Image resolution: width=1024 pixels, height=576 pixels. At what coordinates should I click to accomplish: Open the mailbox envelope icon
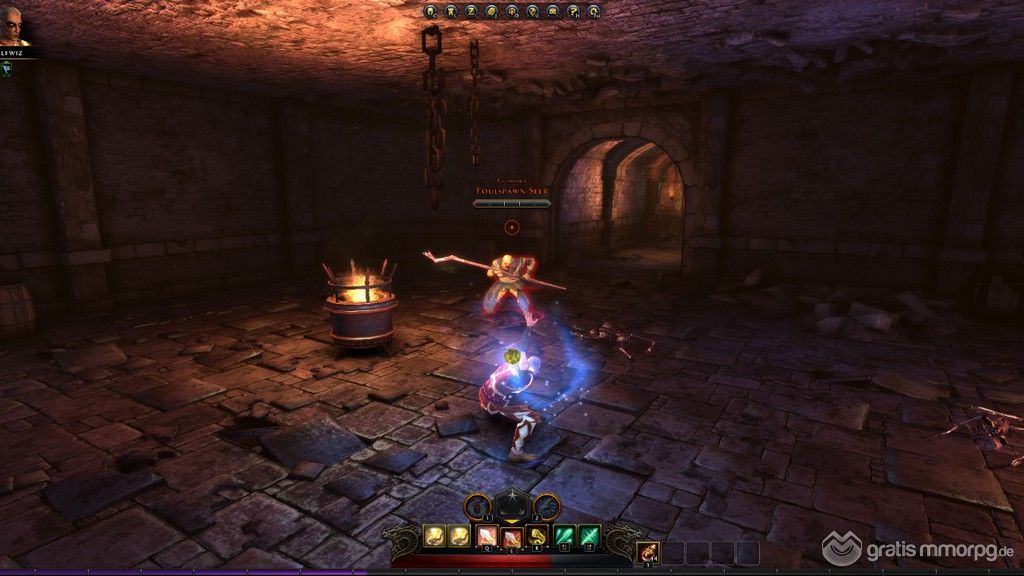tap(553, 12)
